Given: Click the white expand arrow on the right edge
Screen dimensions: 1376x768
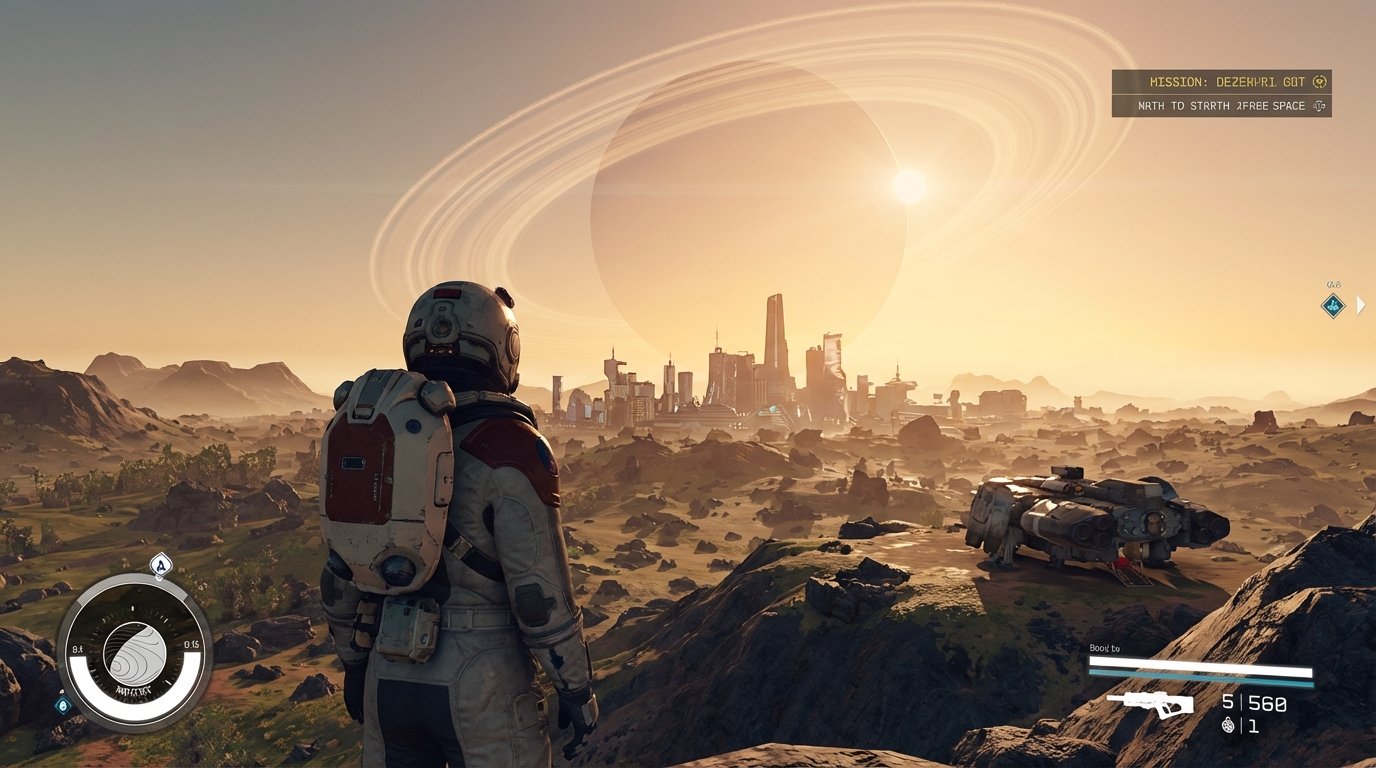Looking at the screenshot, I should click(x=1361, y=303).
